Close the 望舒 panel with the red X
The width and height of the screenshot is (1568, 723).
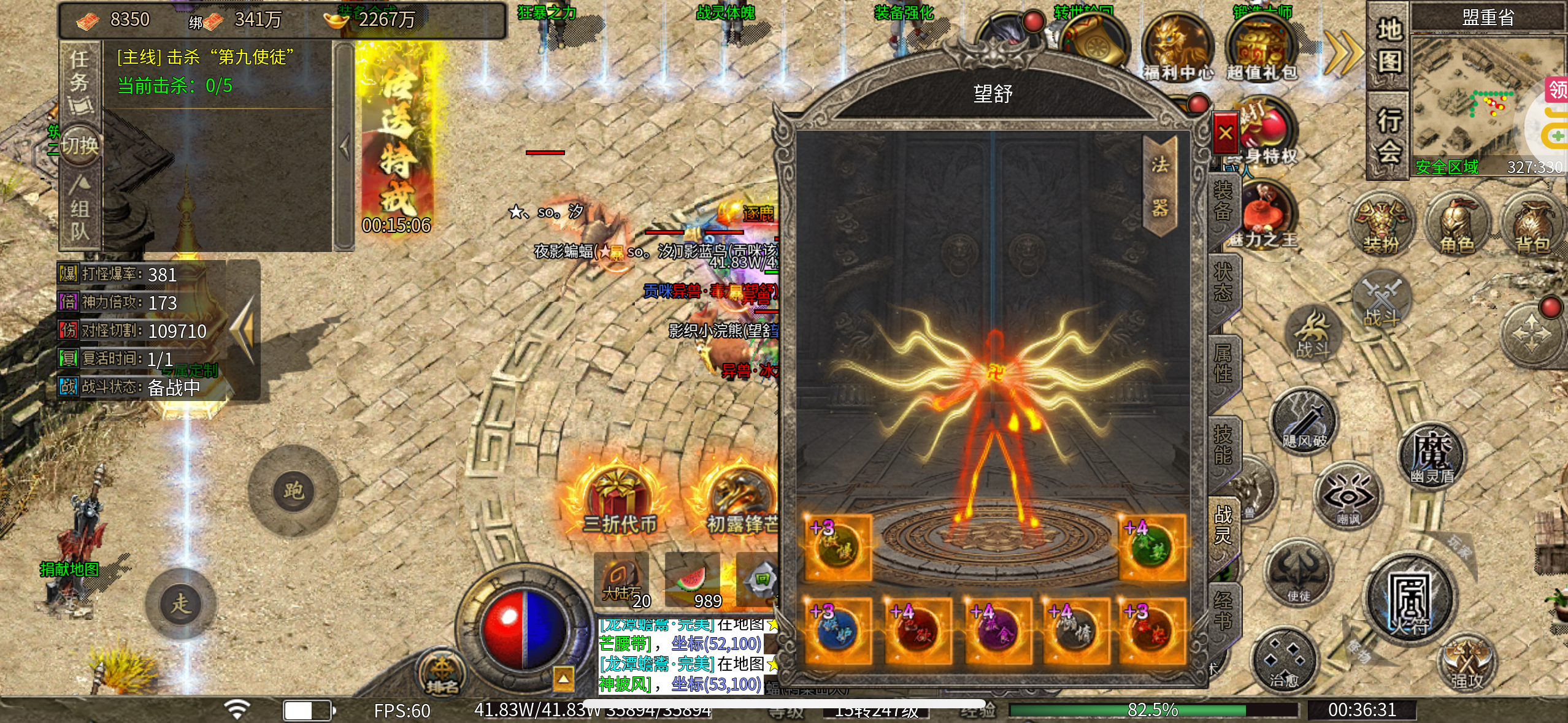[1225, 132]
